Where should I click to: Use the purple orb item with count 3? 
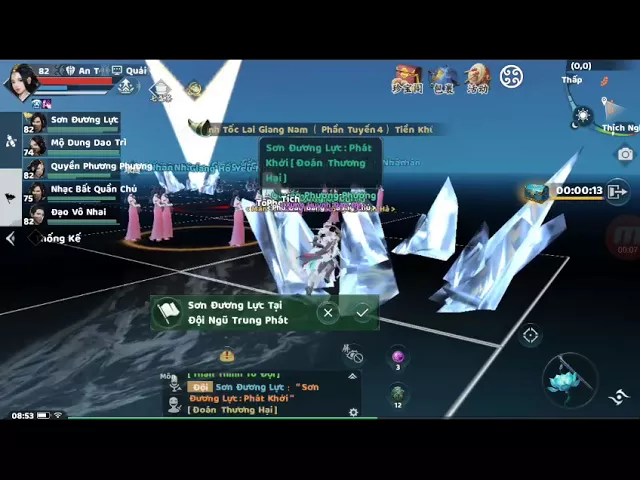coord(398,357)
